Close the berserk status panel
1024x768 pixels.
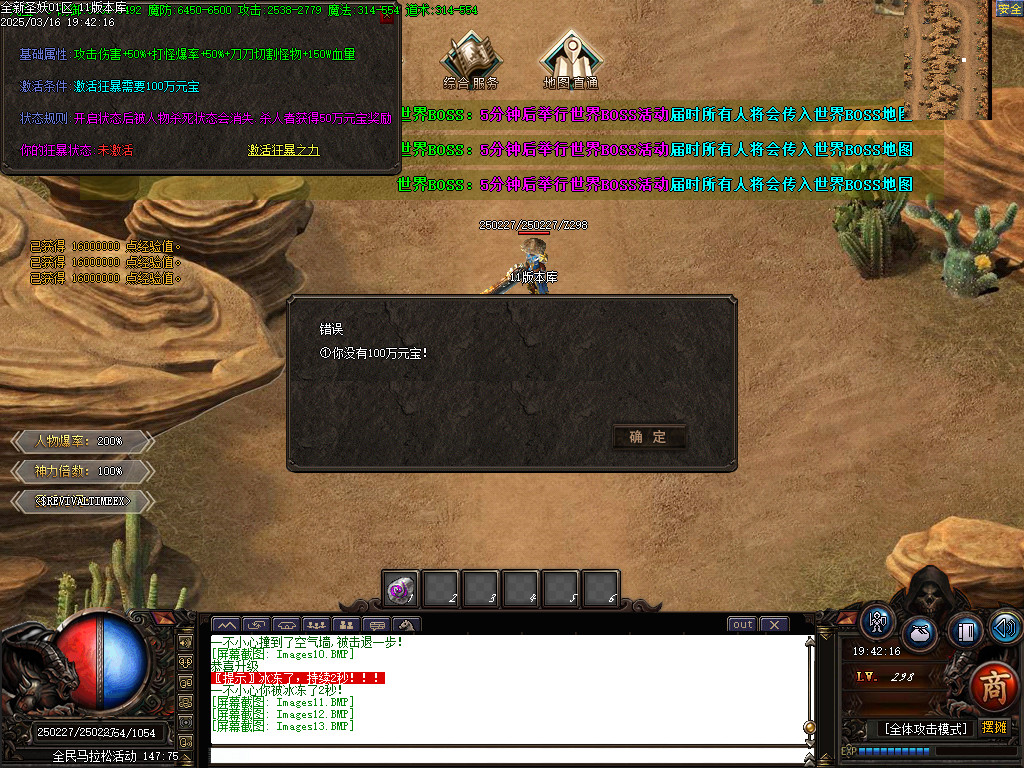pos(387,17)
